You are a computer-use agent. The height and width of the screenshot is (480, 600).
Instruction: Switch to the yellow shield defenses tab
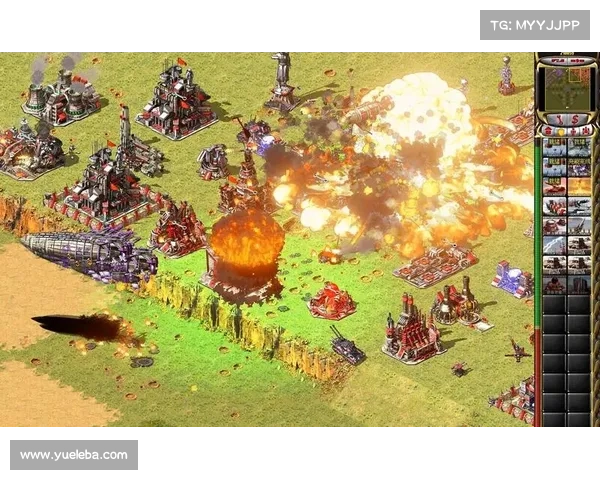tap(560, 131)
